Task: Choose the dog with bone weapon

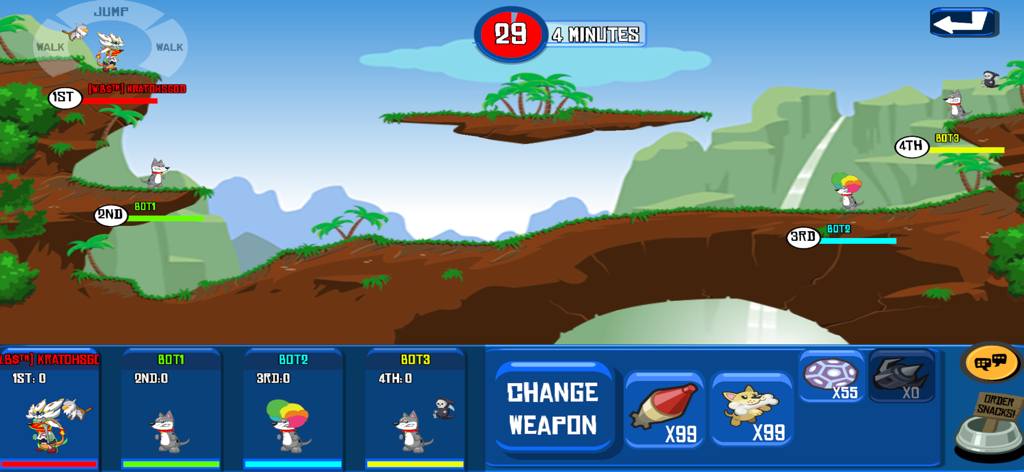Action: [751, 410]
